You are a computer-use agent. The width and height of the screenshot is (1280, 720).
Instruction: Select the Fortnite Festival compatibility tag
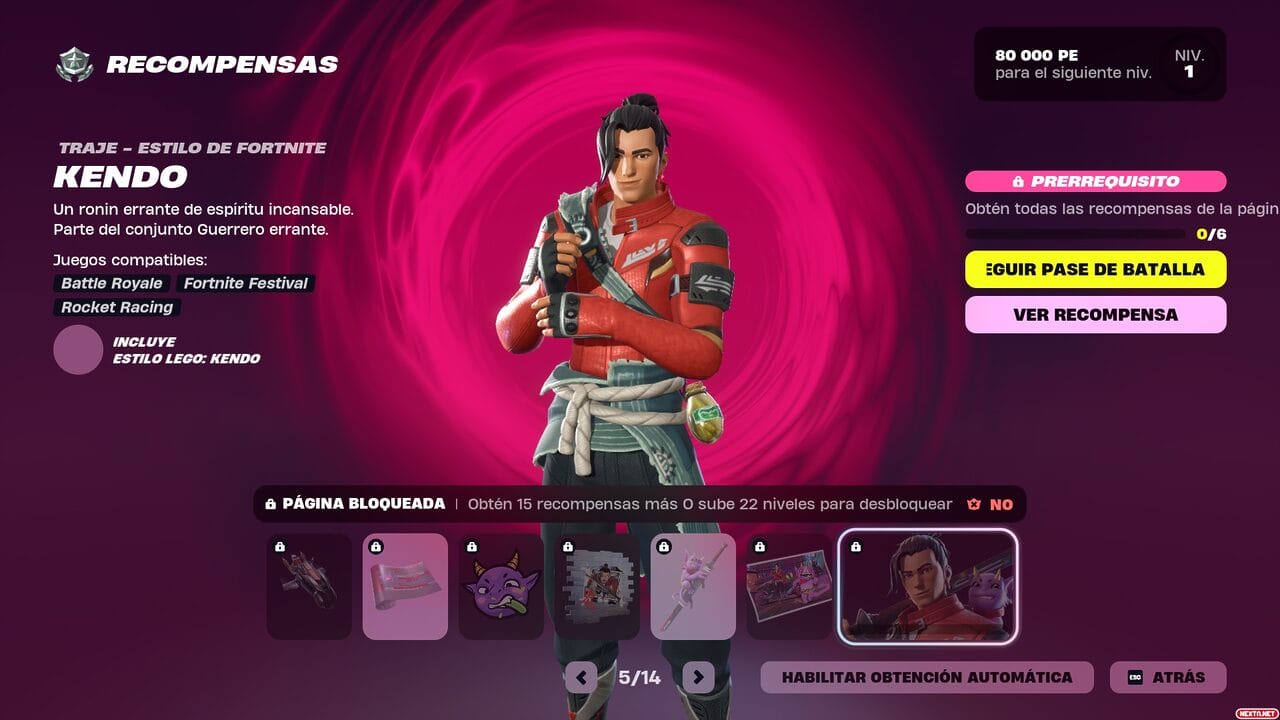click(244, 283)
